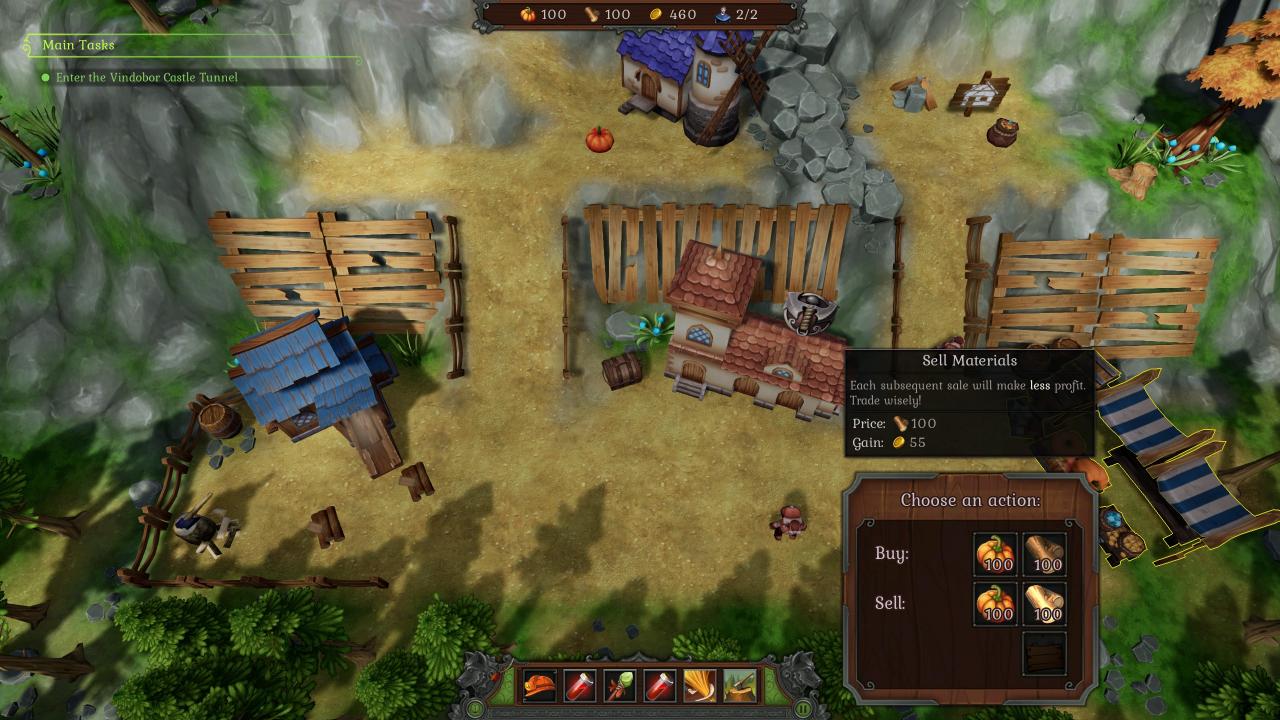The height and width of the screenshot is (720, 1280).
Task: Buy 100 food with the pumpkin icon
Action: (x=995, y=554)
